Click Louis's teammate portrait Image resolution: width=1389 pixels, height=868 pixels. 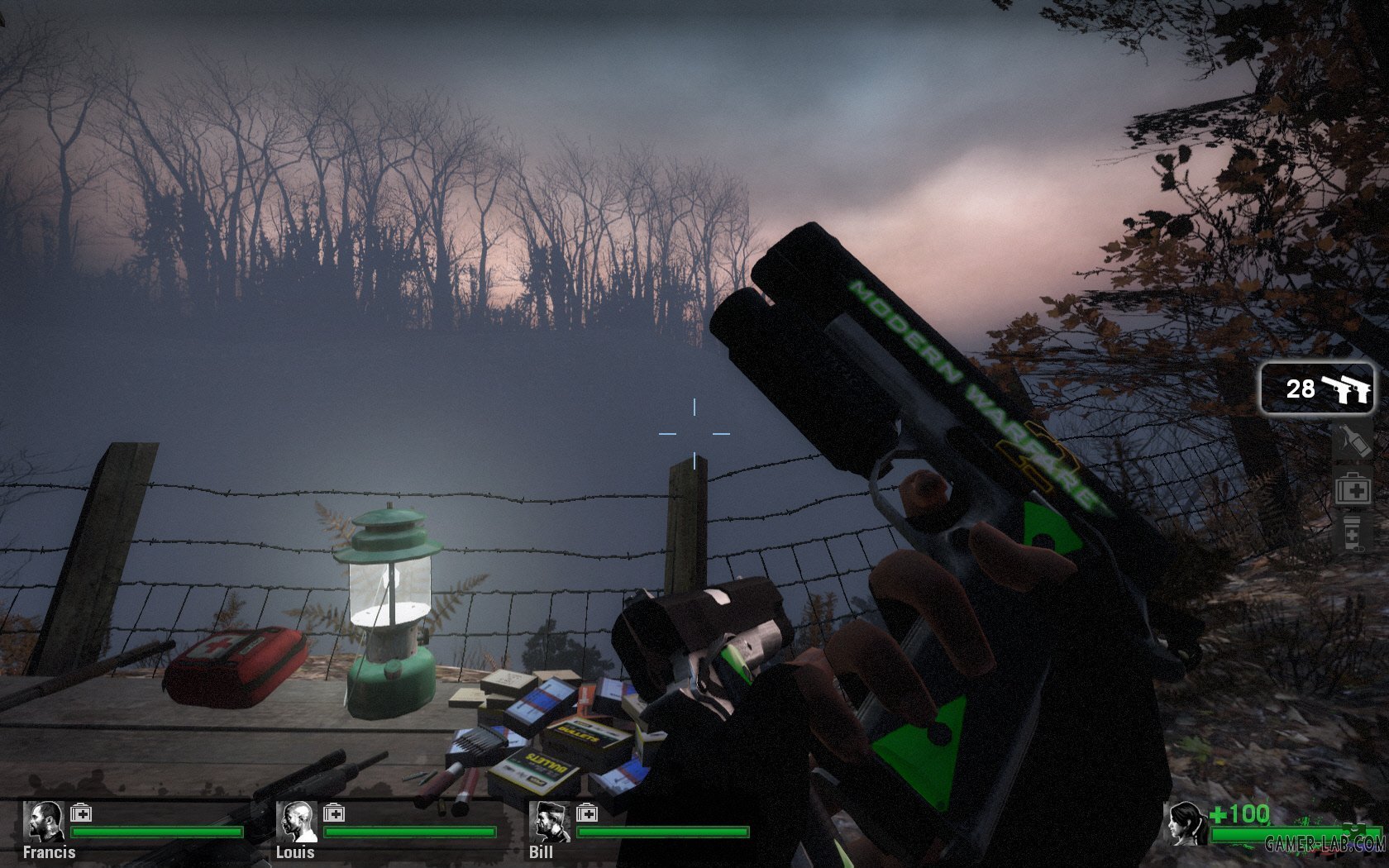pyautogui.click(x=296, y=822)
